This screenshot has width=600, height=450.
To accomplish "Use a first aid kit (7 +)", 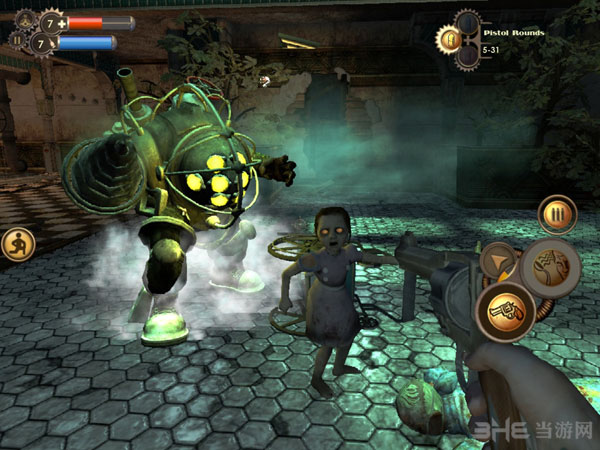I will 52,21.
